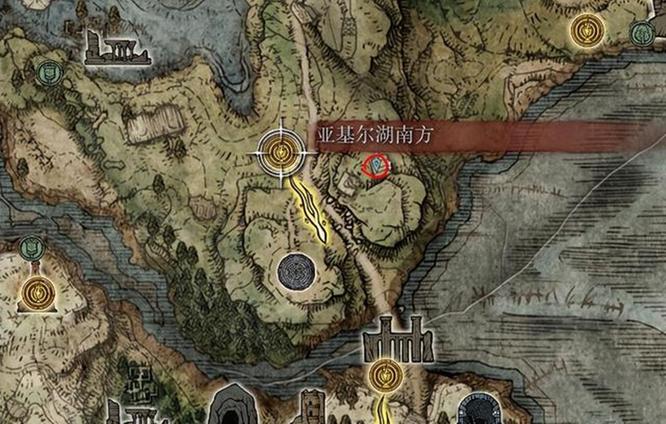Click the green statue marker in the northwest
The height and width of the screenshot is (424, 666).
45,71
